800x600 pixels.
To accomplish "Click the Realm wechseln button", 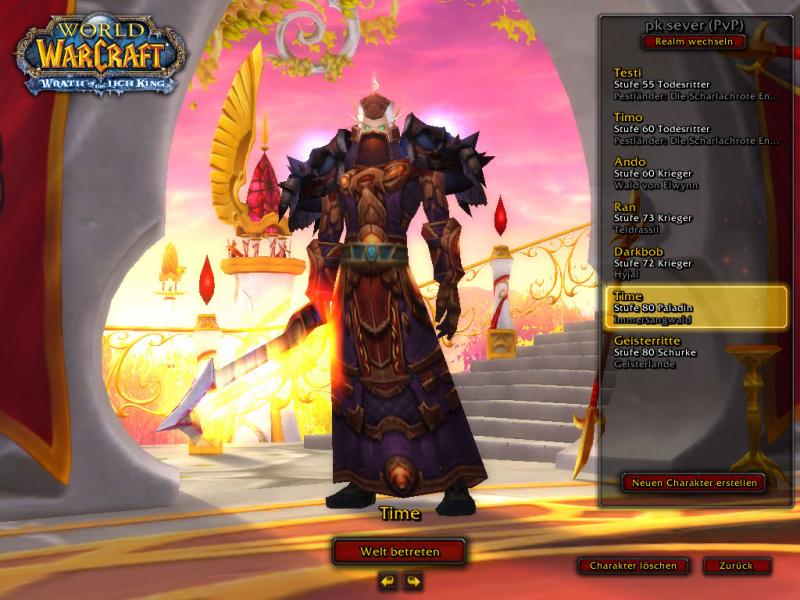I will [x=693, y=42].
